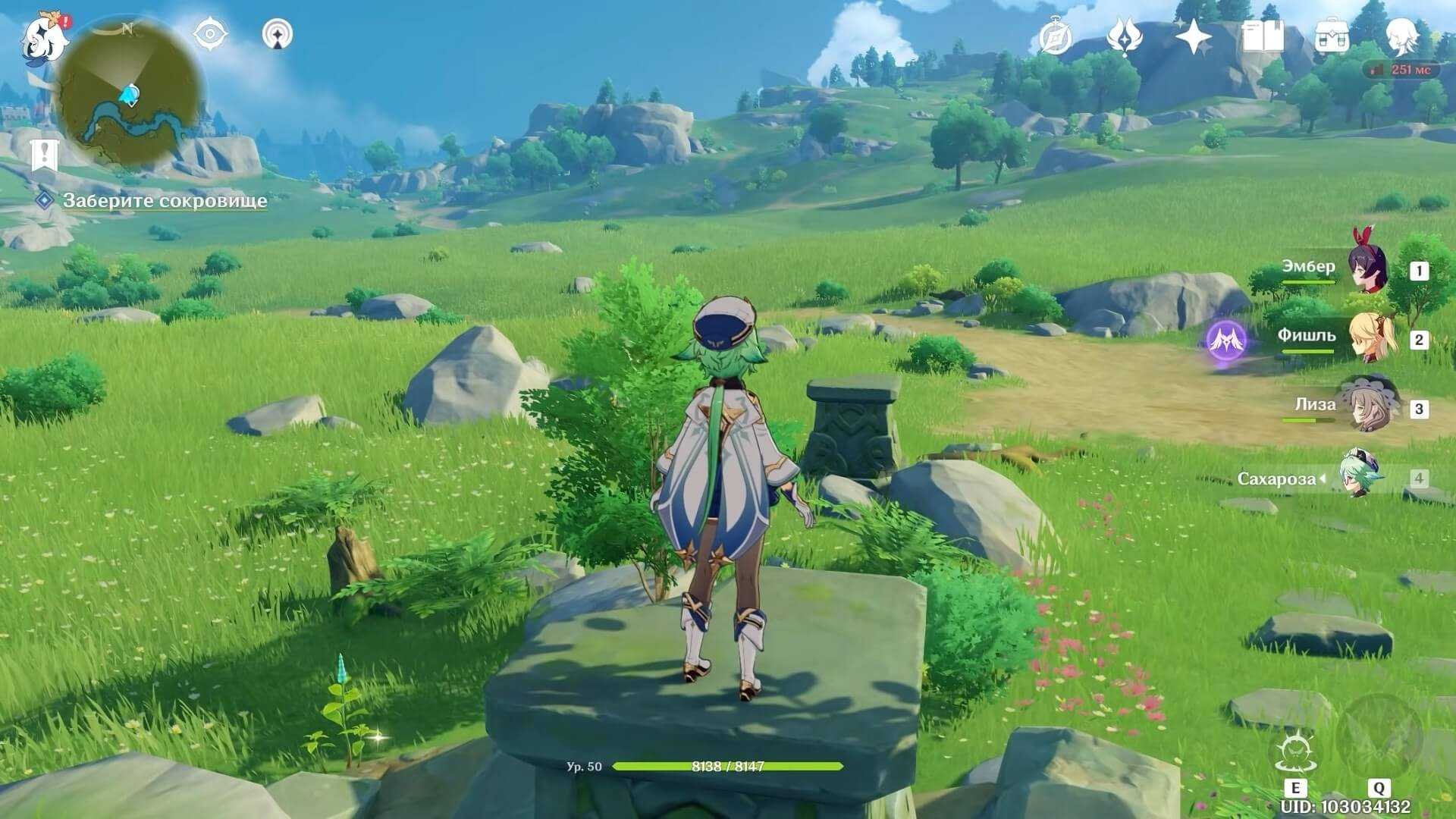Open the quest journal exclamation bookmark
The height and width of the screenshot is (819, 1456).
tap(46, 155)
